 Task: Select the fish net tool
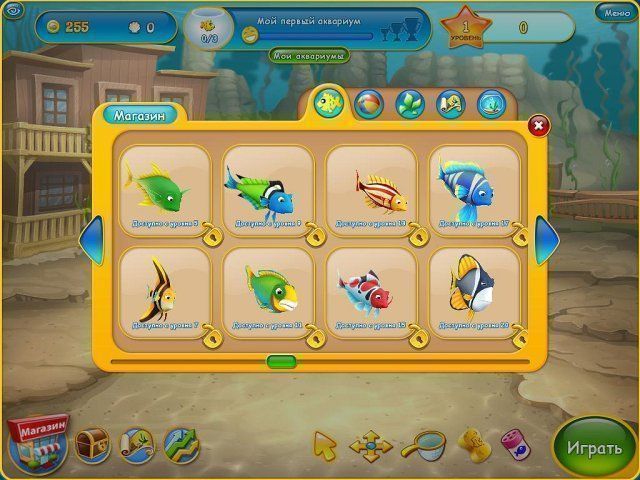coord(428,443)
